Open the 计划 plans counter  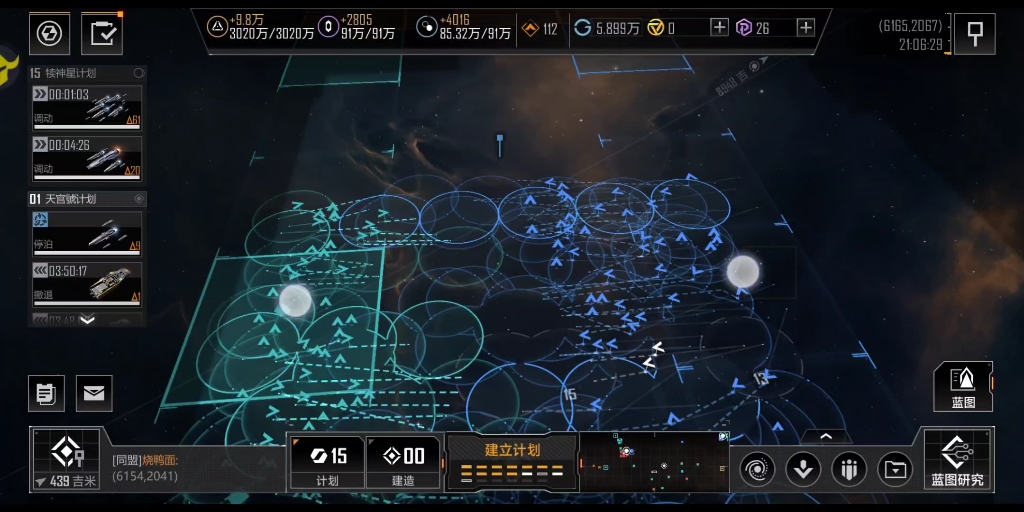327,463
